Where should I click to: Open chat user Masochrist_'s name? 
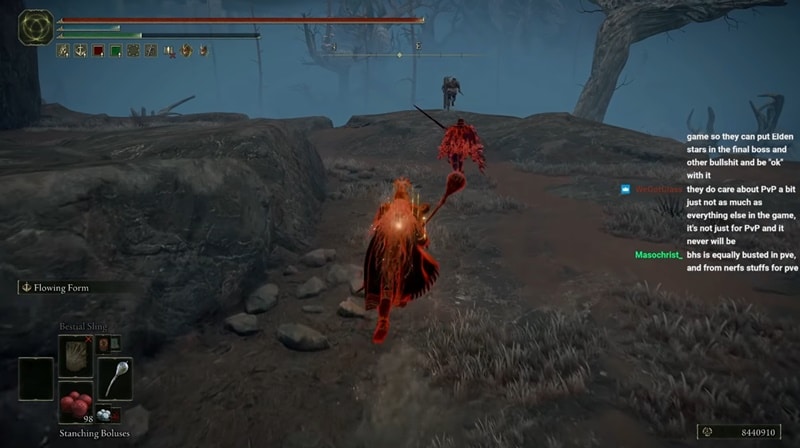pos(658,255)
